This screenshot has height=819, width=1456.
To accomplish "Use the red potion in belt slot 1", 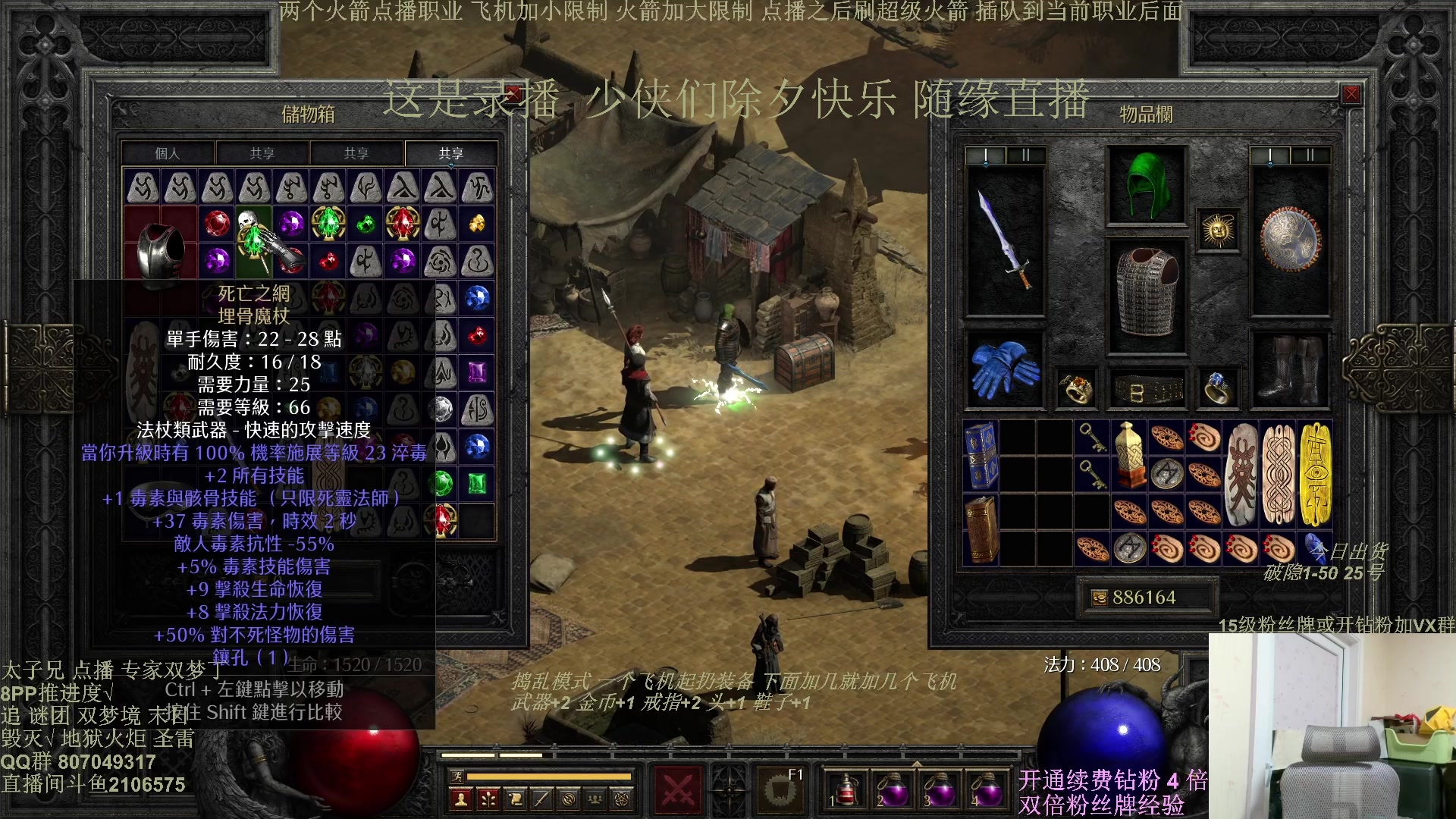I will tap(846, 789).
